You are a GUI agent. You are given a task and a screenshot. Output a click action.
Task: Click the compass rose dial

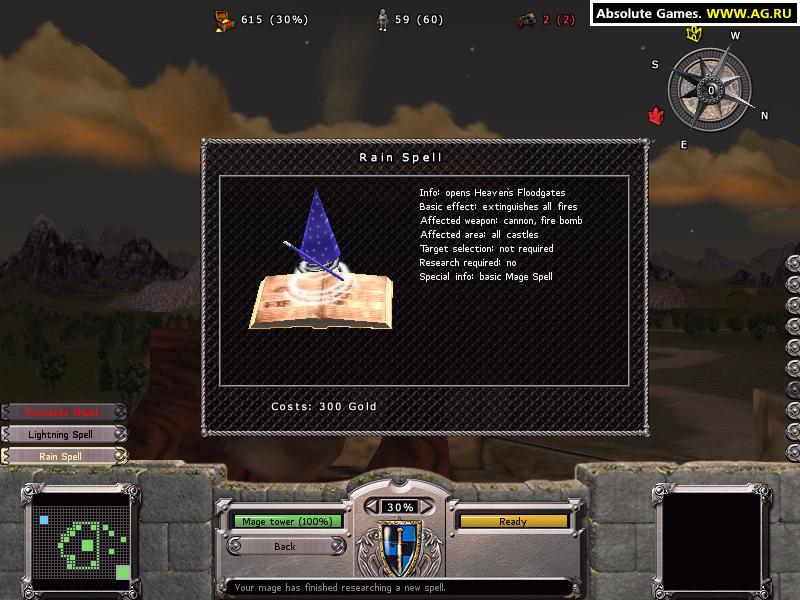(710, 90)
